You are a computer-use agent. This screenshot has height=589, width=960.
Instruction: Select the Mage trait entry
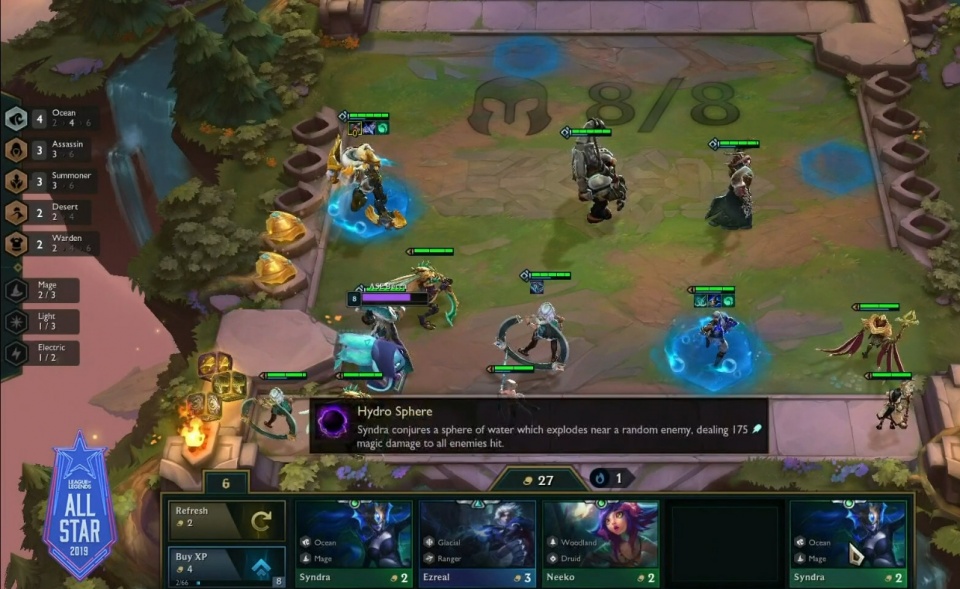click(45, 290)
